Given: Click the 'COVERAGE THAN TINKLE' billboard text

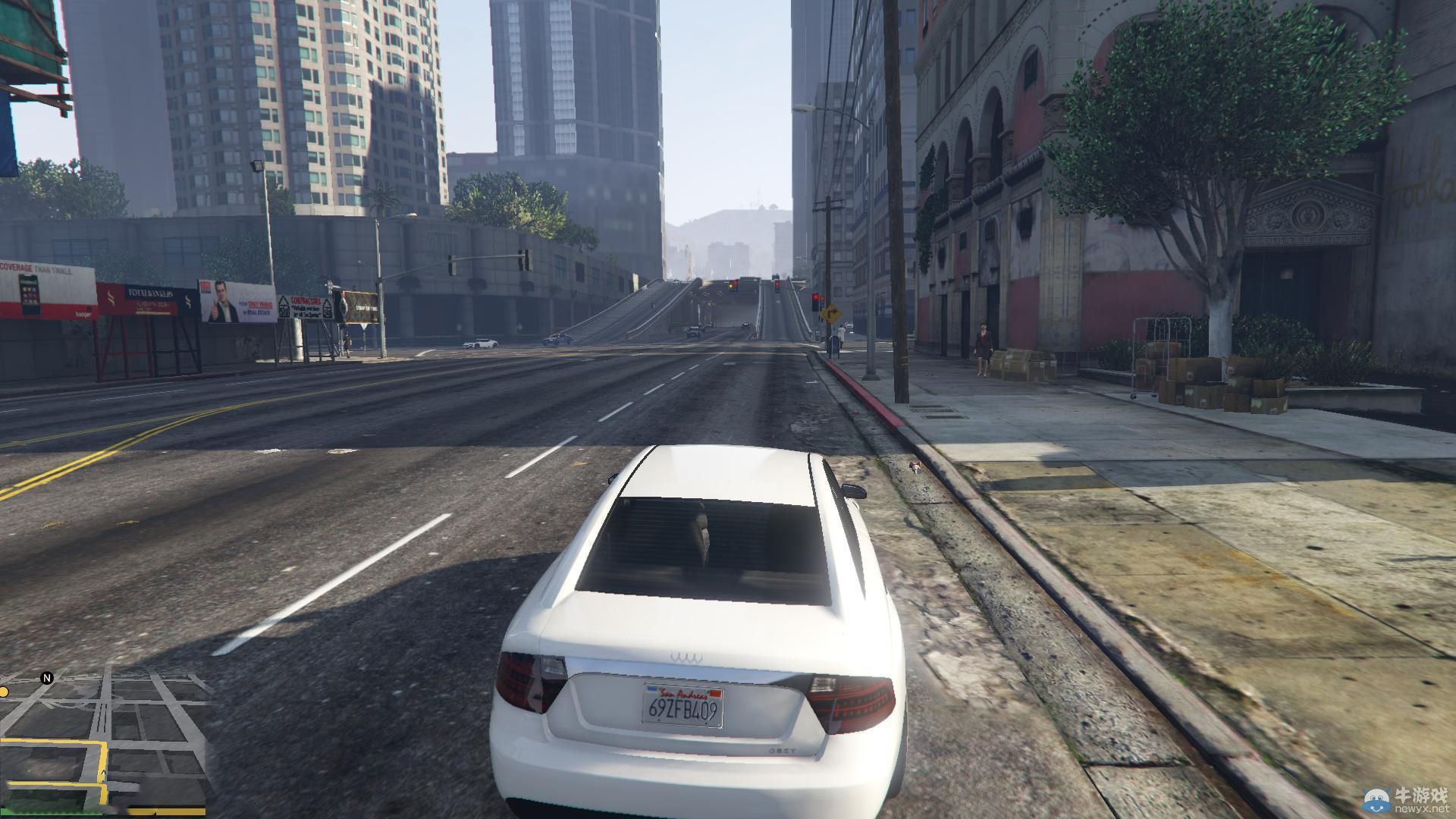Looking at the screenshot, I should pyautogui.click(x=35, y=269).
